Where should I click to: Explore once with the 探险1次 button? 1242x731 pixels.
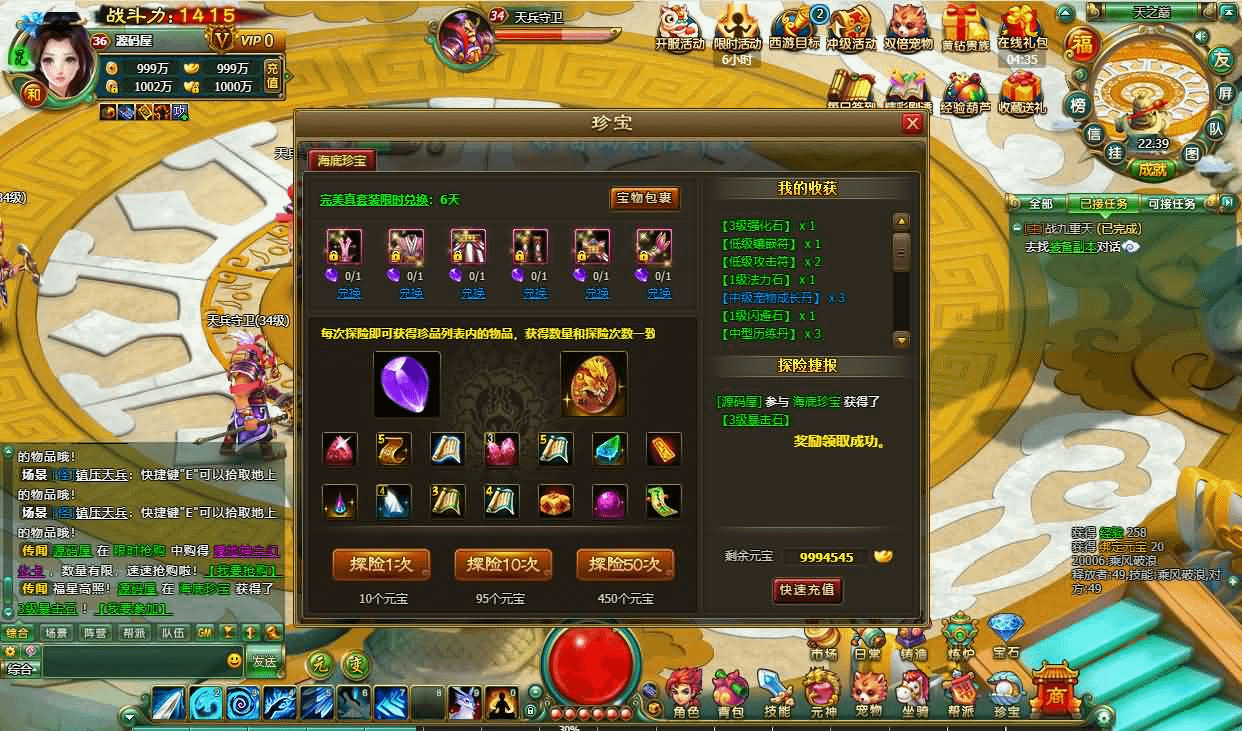(381, 564)
